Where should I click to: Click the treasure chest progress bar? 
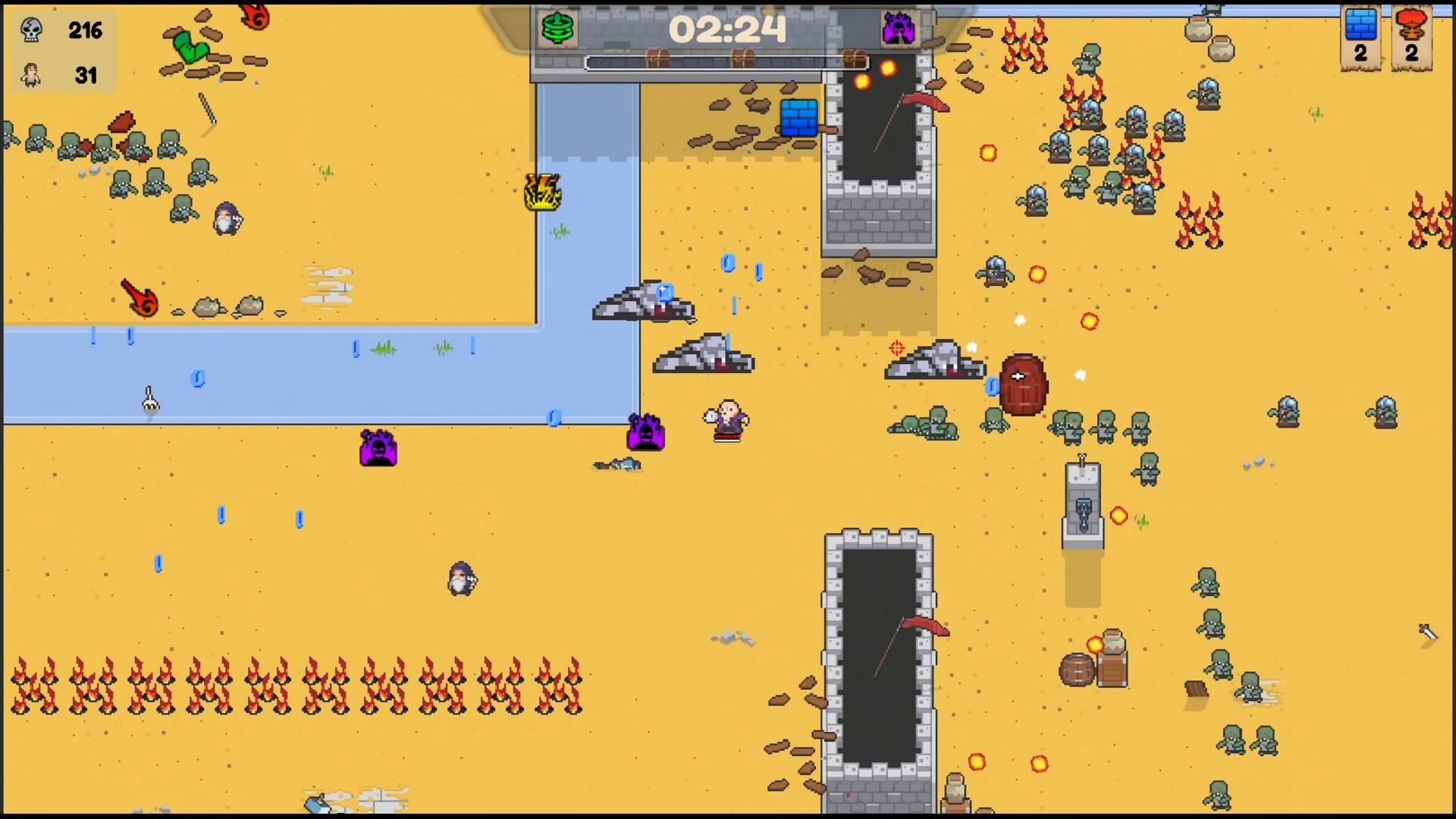pyautogui.click(x=728, y=64)
